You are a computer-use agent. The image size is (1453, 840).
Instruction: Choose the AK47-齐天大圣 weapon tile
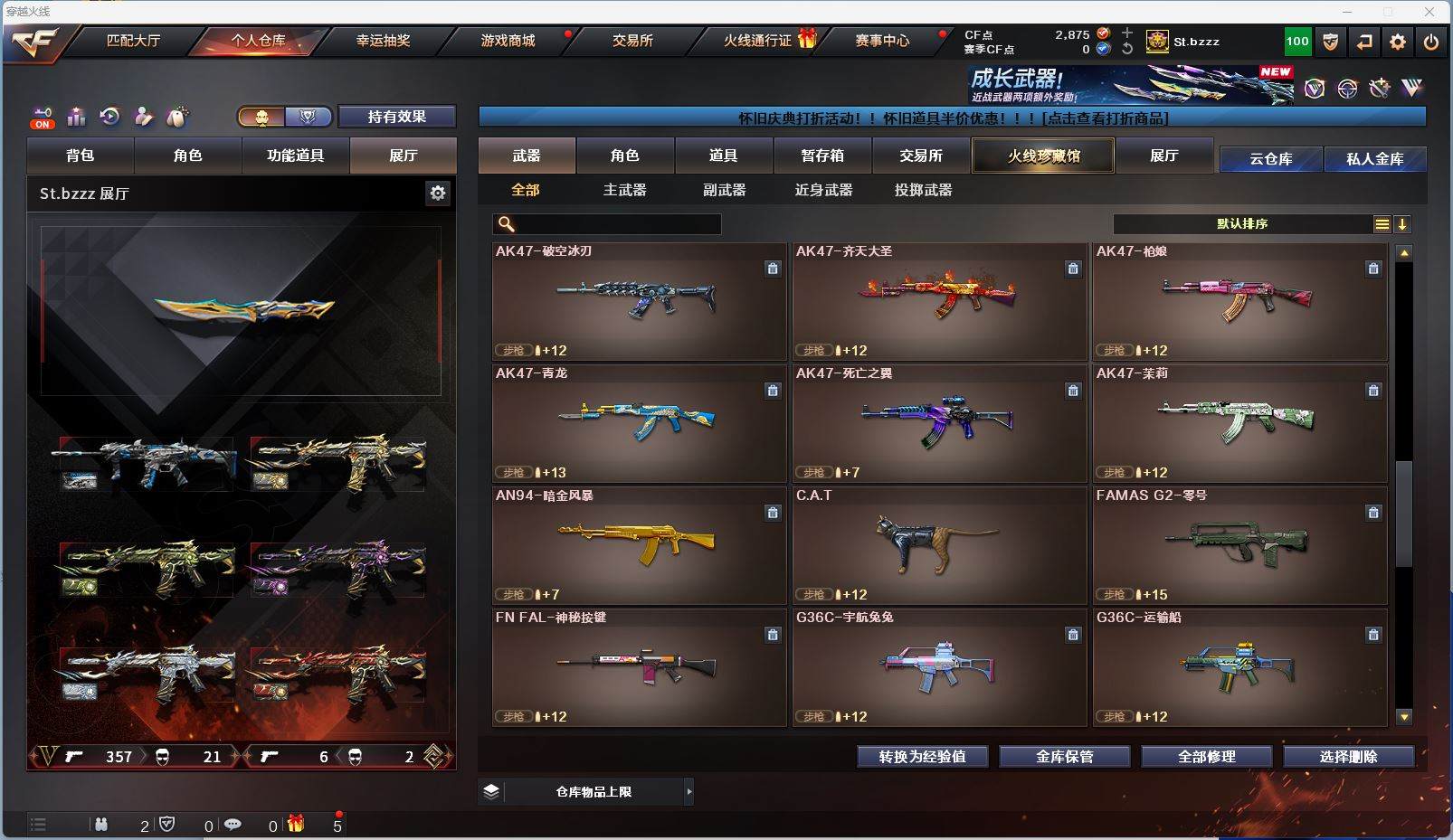click(939, 301)
